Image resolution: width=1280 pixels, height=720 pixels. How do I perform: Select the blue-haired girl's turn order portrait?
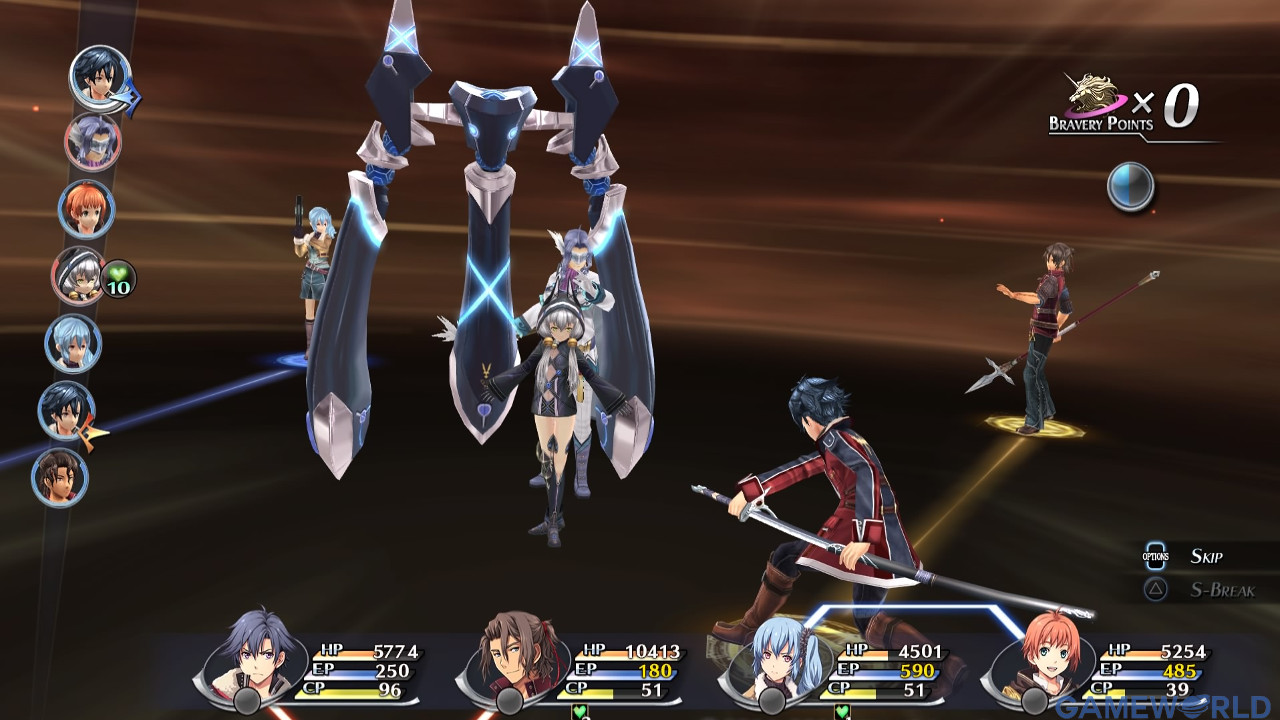(x=73, y=343)
